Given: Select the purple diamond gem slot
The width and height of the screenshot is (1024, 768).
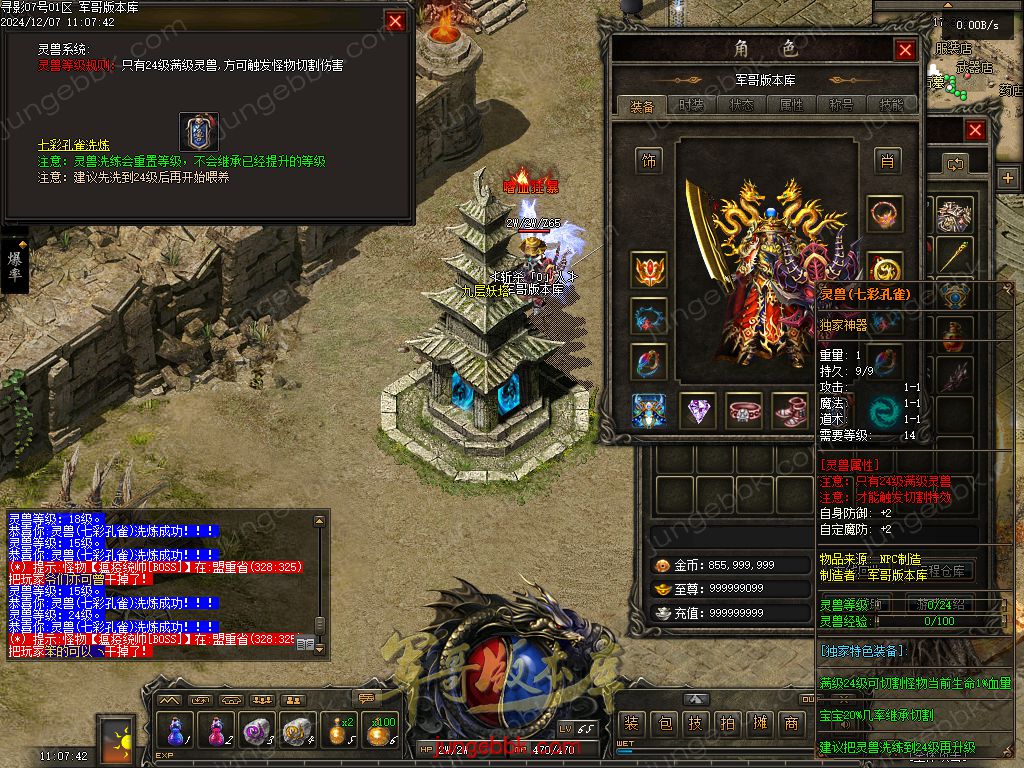Looking at the screenshot, I should click(x=698, y=410).
